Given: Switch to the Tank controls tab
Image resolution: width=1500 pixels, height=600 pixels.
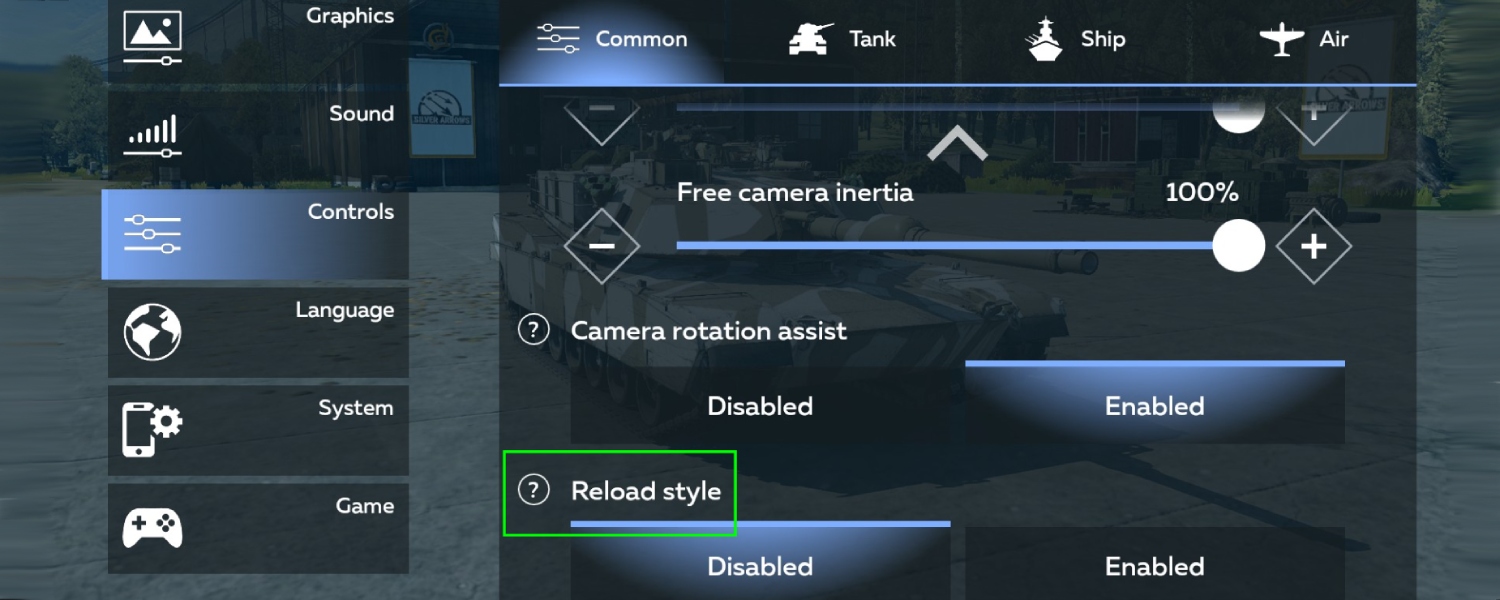Looking at the screenshot, I should coord(842,40).
